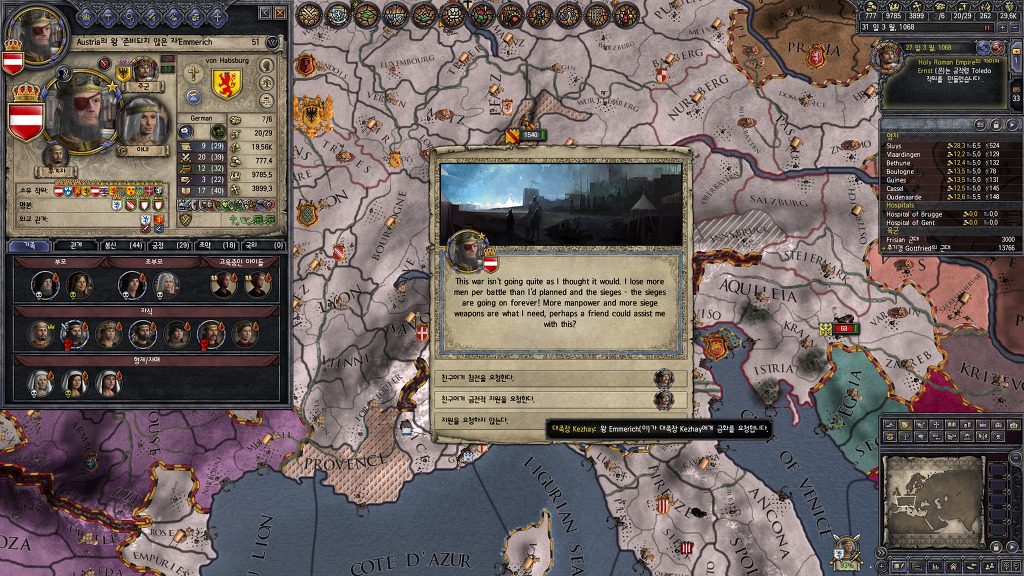Switch to the 가족 (family) tab

click(28, 245)
